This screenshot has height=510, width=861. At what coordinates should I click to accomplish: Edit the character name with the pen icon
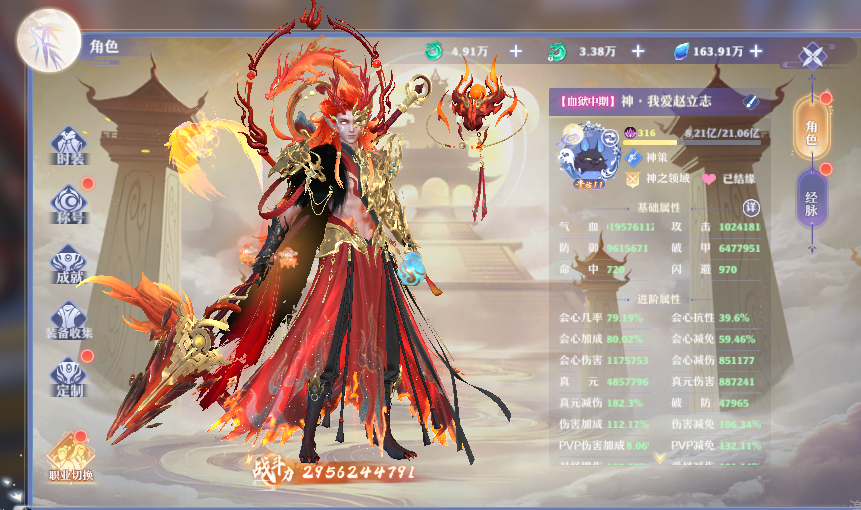[751, 101]
